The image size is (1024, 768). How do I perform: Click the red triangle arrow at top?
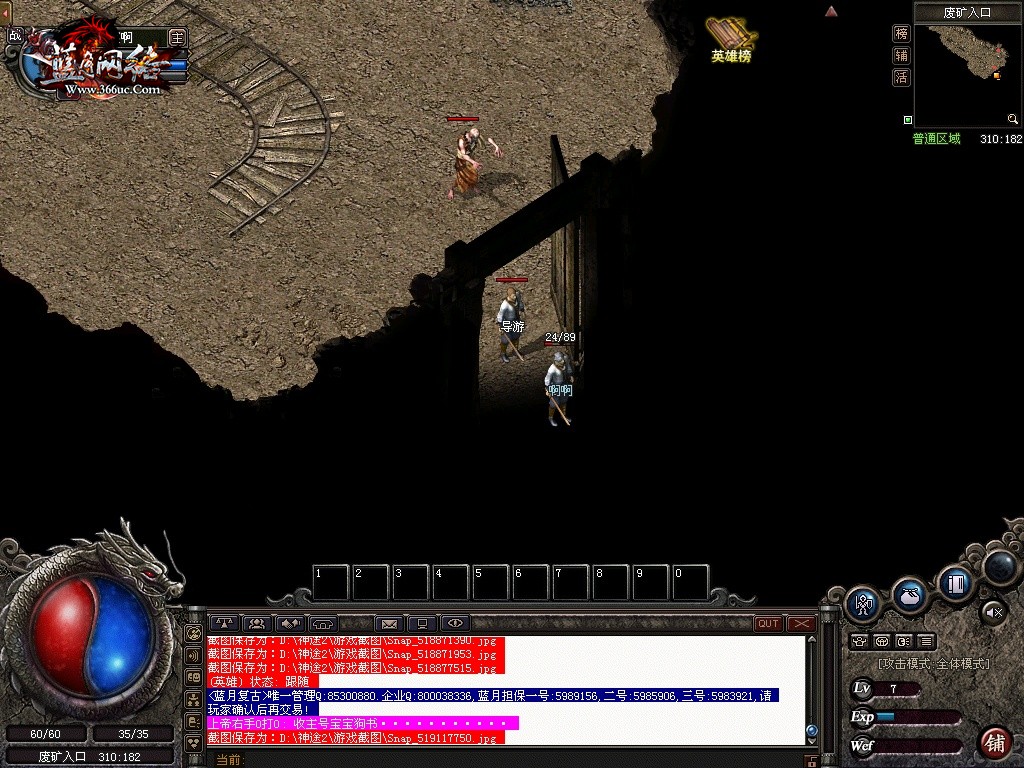[x=830, y=11]
